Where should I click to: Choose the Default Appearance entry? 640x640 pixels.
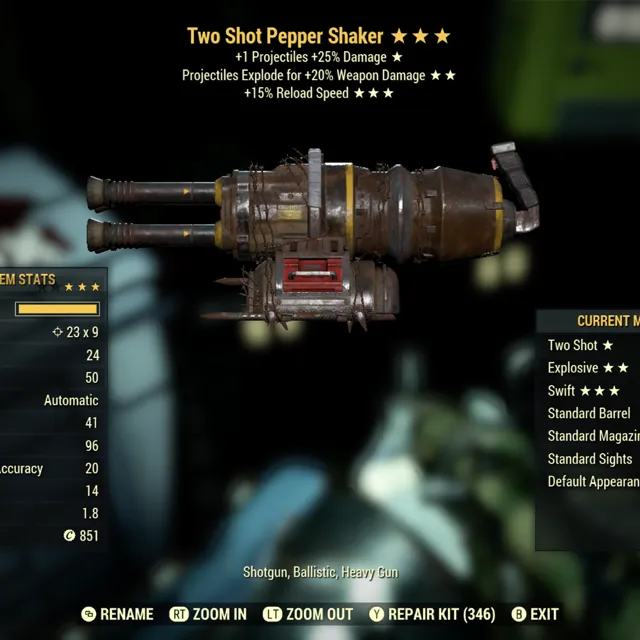point(593,482)
